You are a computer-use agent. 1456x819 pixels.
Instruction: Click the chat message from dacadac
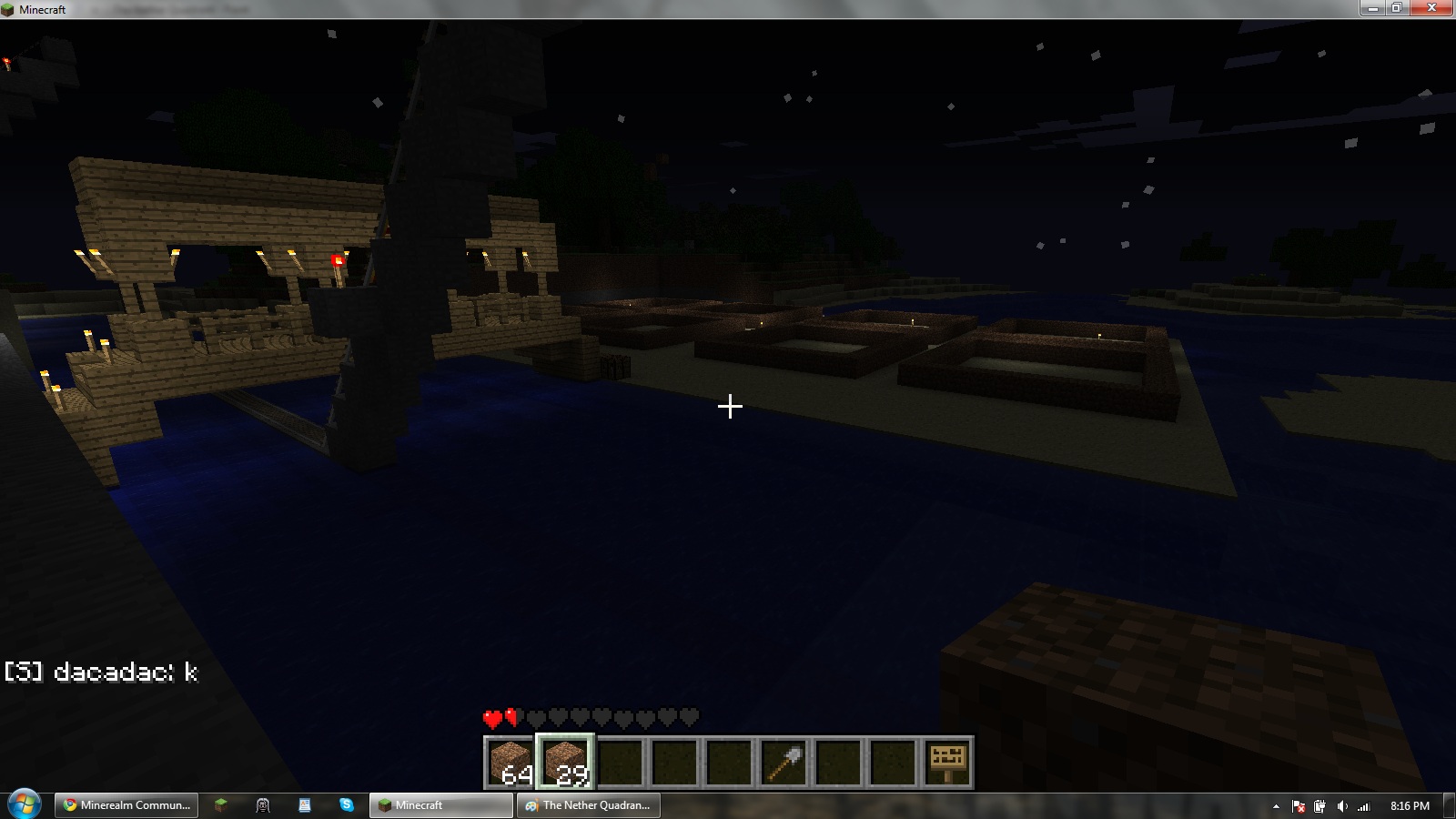pyautogui.click(x=100, y=673)
